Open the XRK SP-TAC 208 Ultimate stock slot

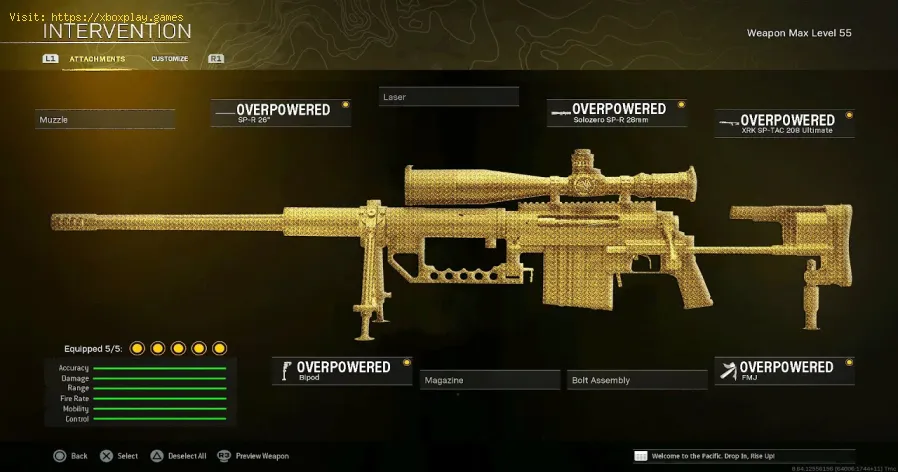[785, 124]
